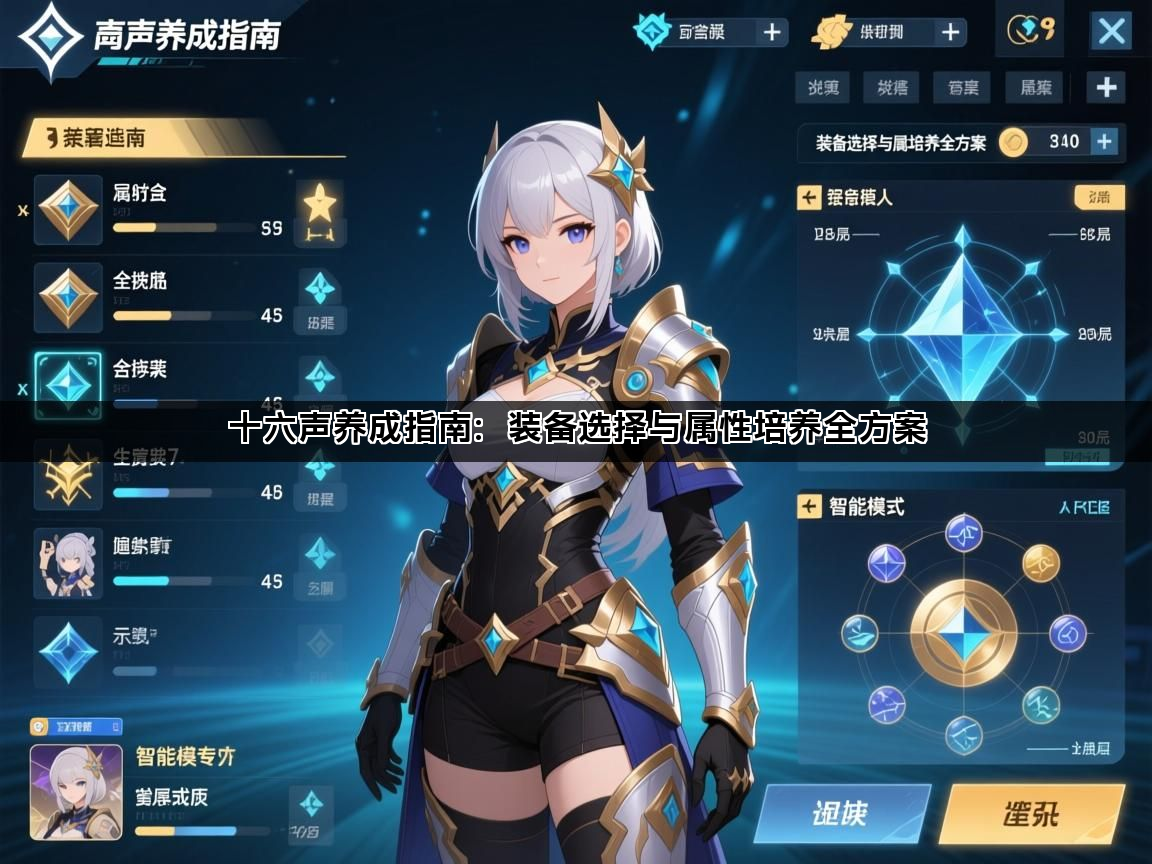This screenshot has width=1152, height=864.
Task: Add blue diamond currency with plus button
Action: pyautogui.click(x=772, y=32)
